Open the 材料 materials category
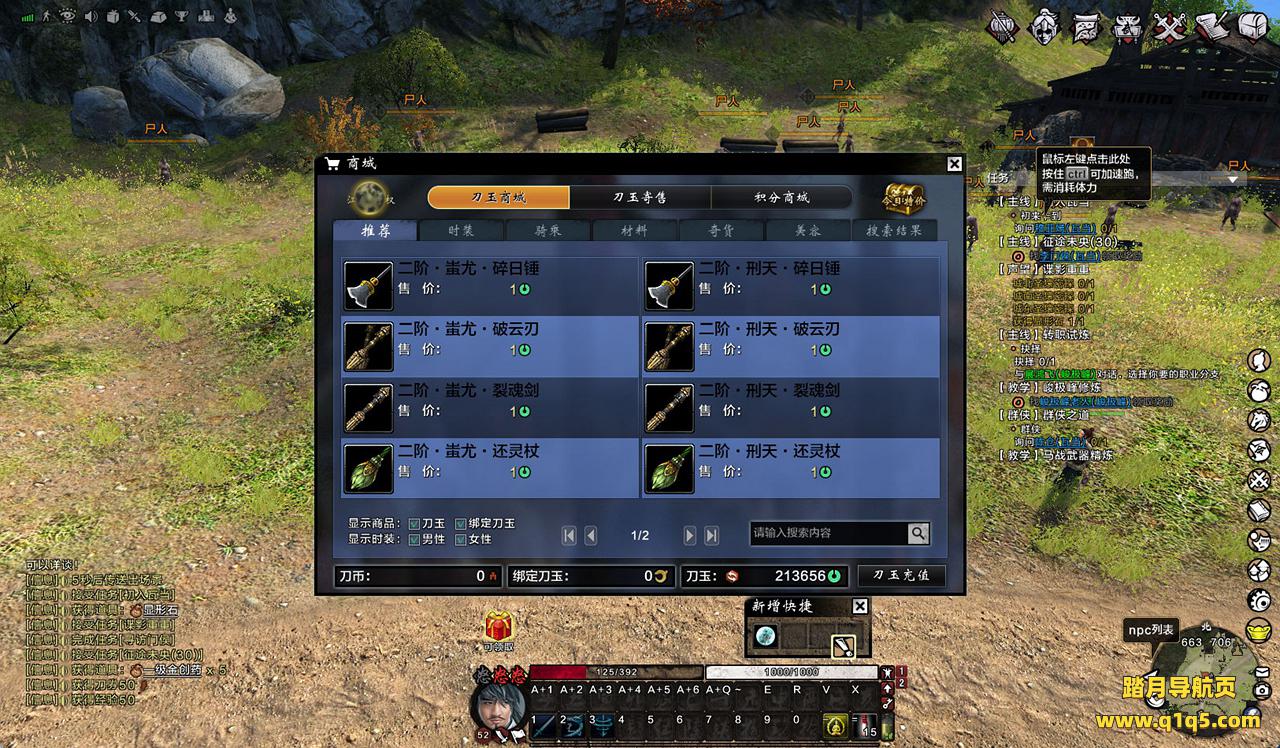This screenshot has width=1280, height=748. [634, 230]
